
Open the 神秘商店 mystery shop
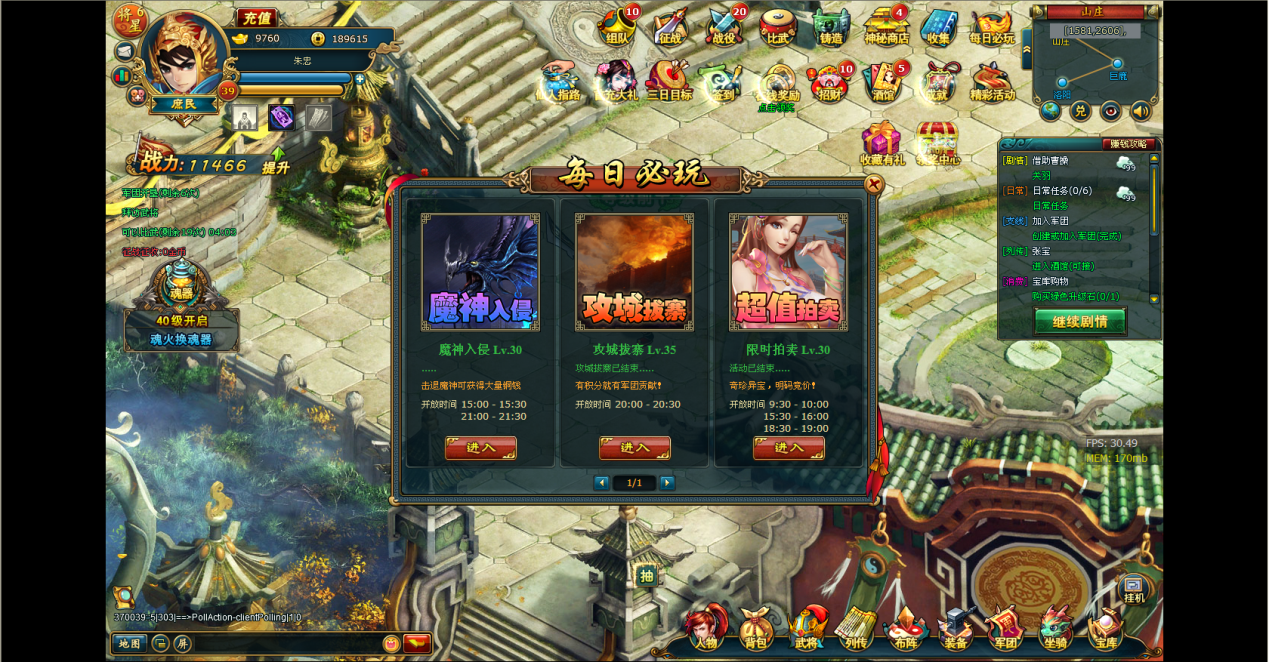point(885,28)
